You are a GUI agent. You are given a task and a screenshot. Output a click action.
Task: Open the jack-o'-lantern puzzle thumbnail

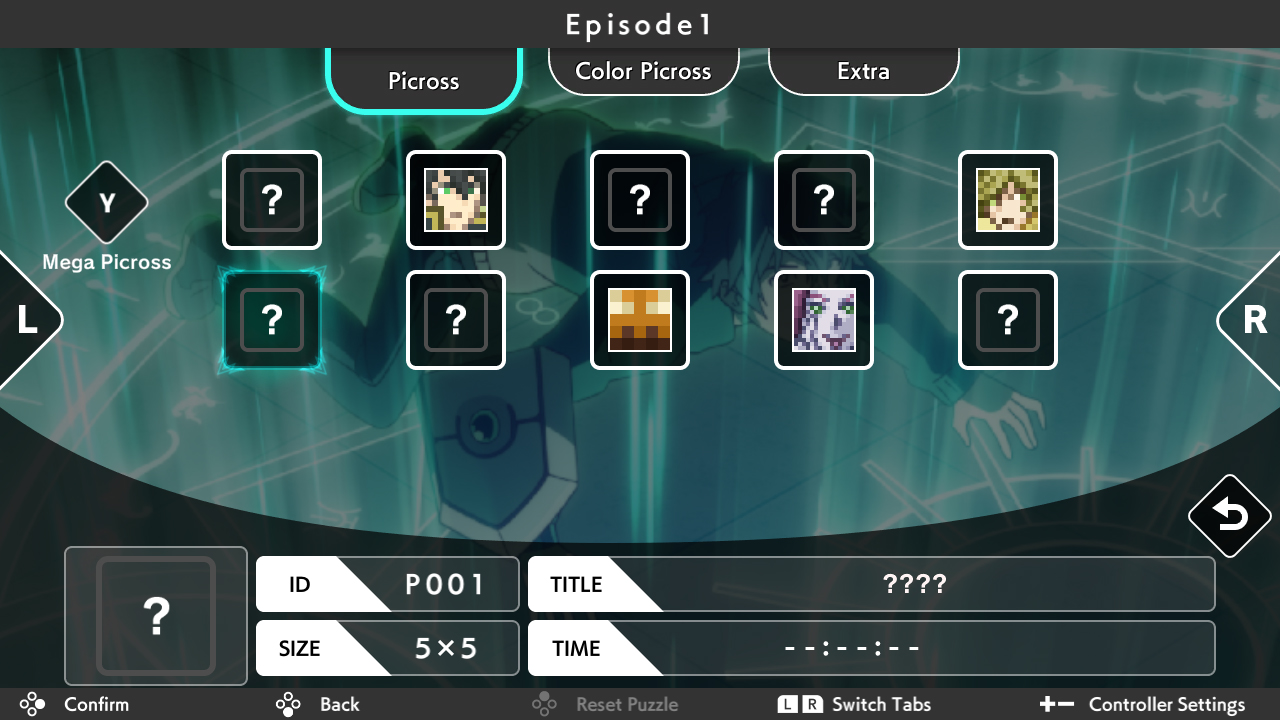pyautogui.click(x=640, y=320)
